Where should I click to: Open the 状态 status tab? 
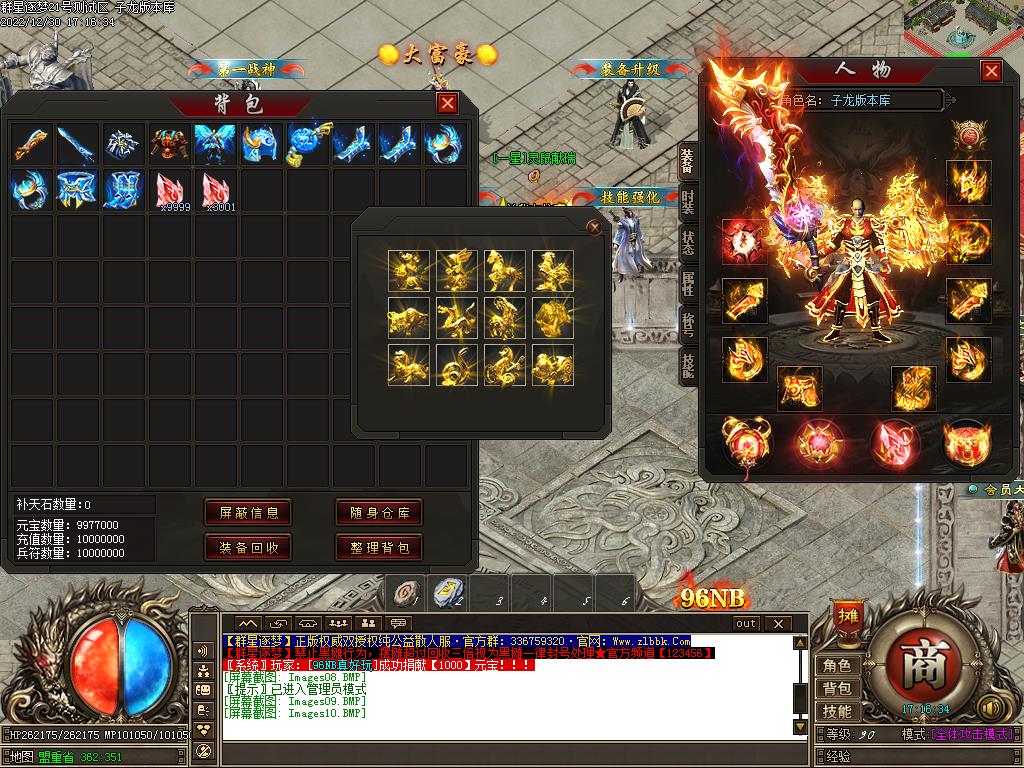point(687,243)
